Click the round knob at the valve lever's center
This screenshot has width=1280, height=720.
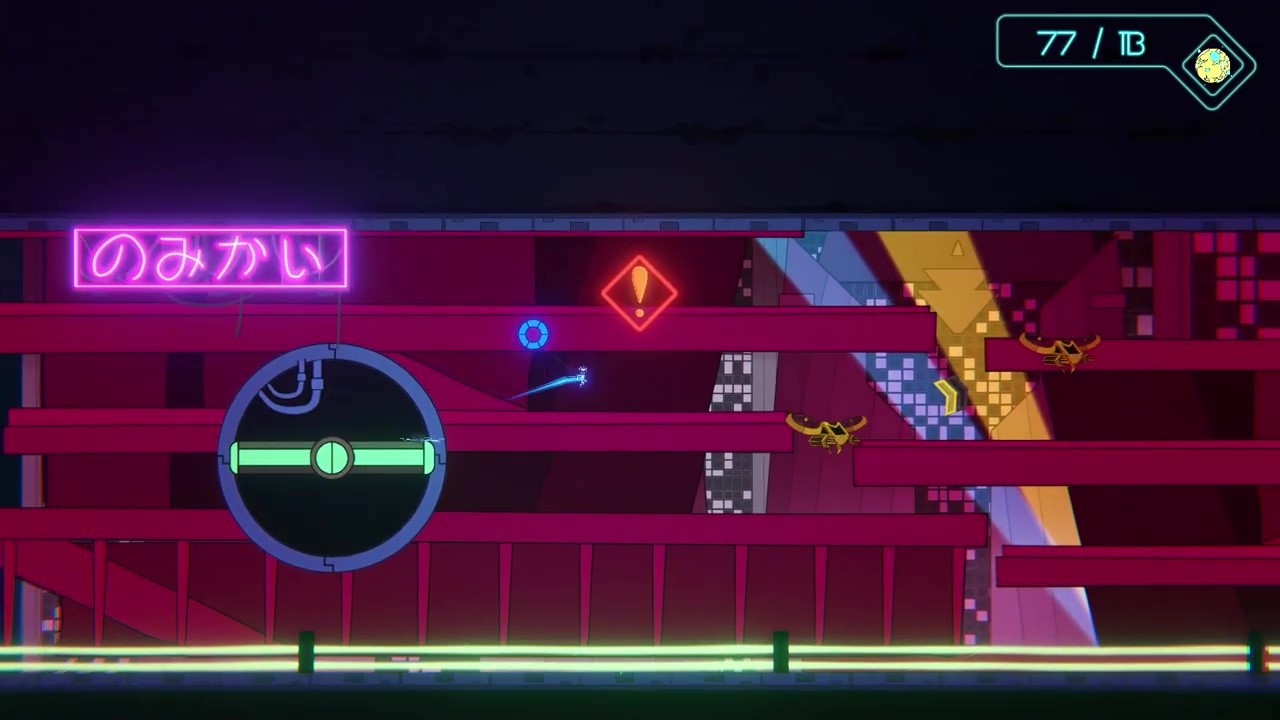click(332, 458)
